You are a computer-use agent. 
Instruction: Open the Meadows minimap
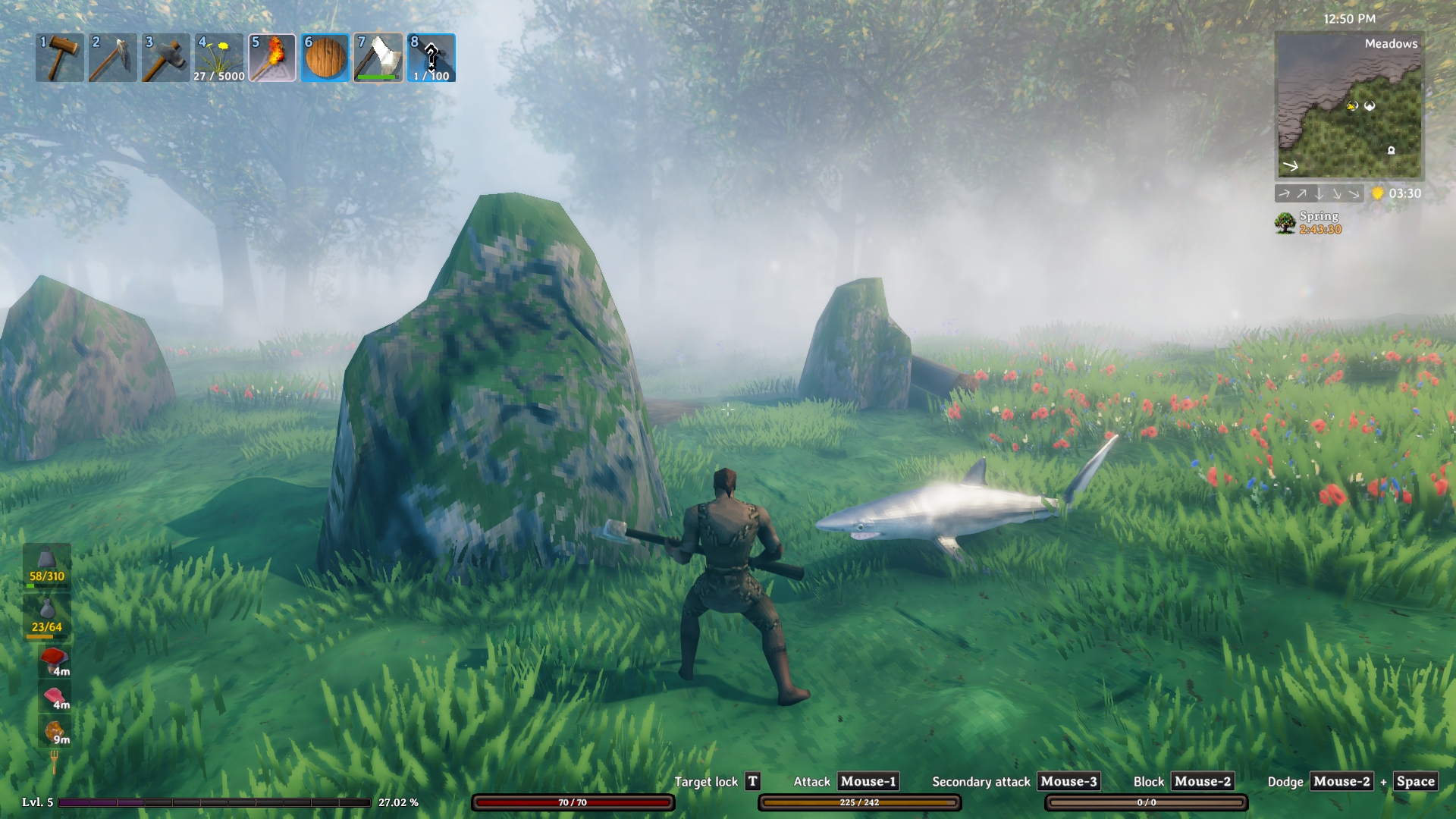[x=1349, y=105]
